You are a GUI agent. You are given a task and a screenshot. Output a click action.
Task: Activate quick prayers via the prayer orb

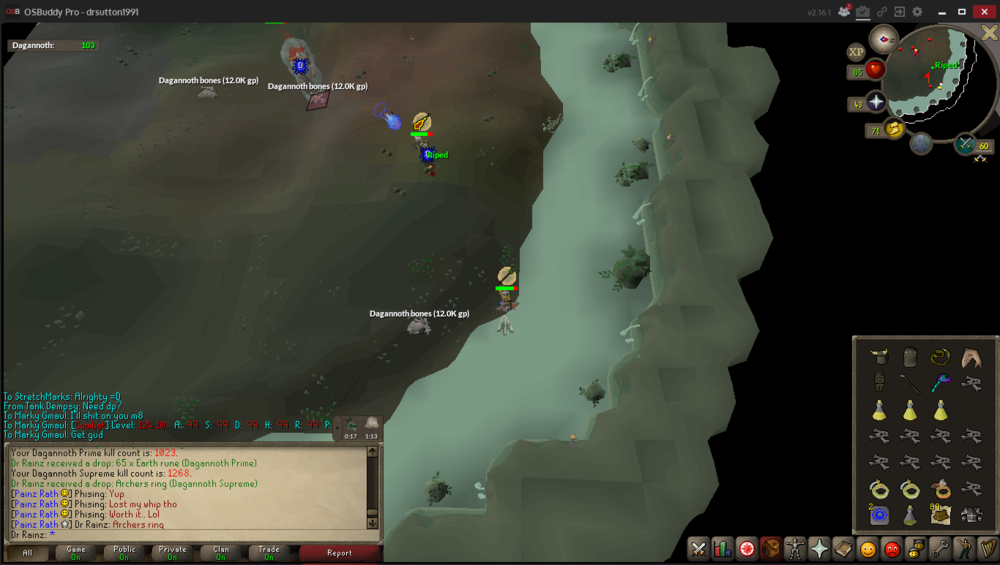[x=877, y=102]
